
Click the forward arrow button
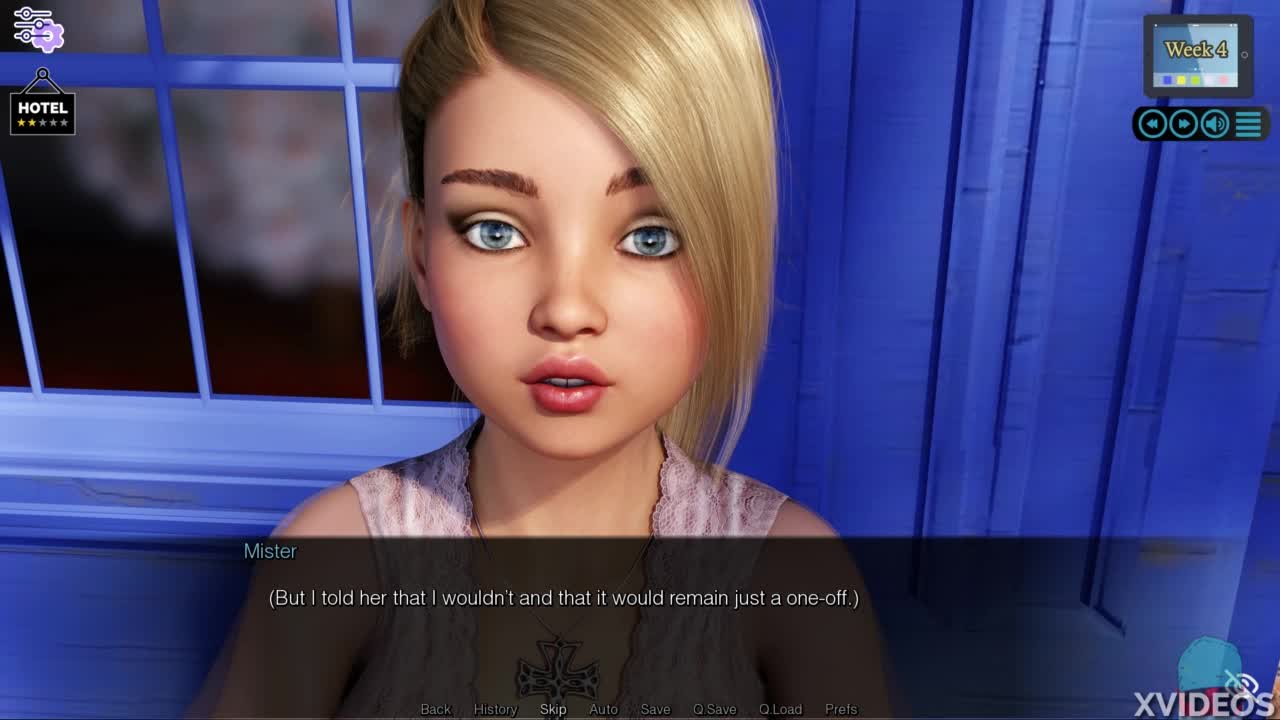tap(1183, 124)
